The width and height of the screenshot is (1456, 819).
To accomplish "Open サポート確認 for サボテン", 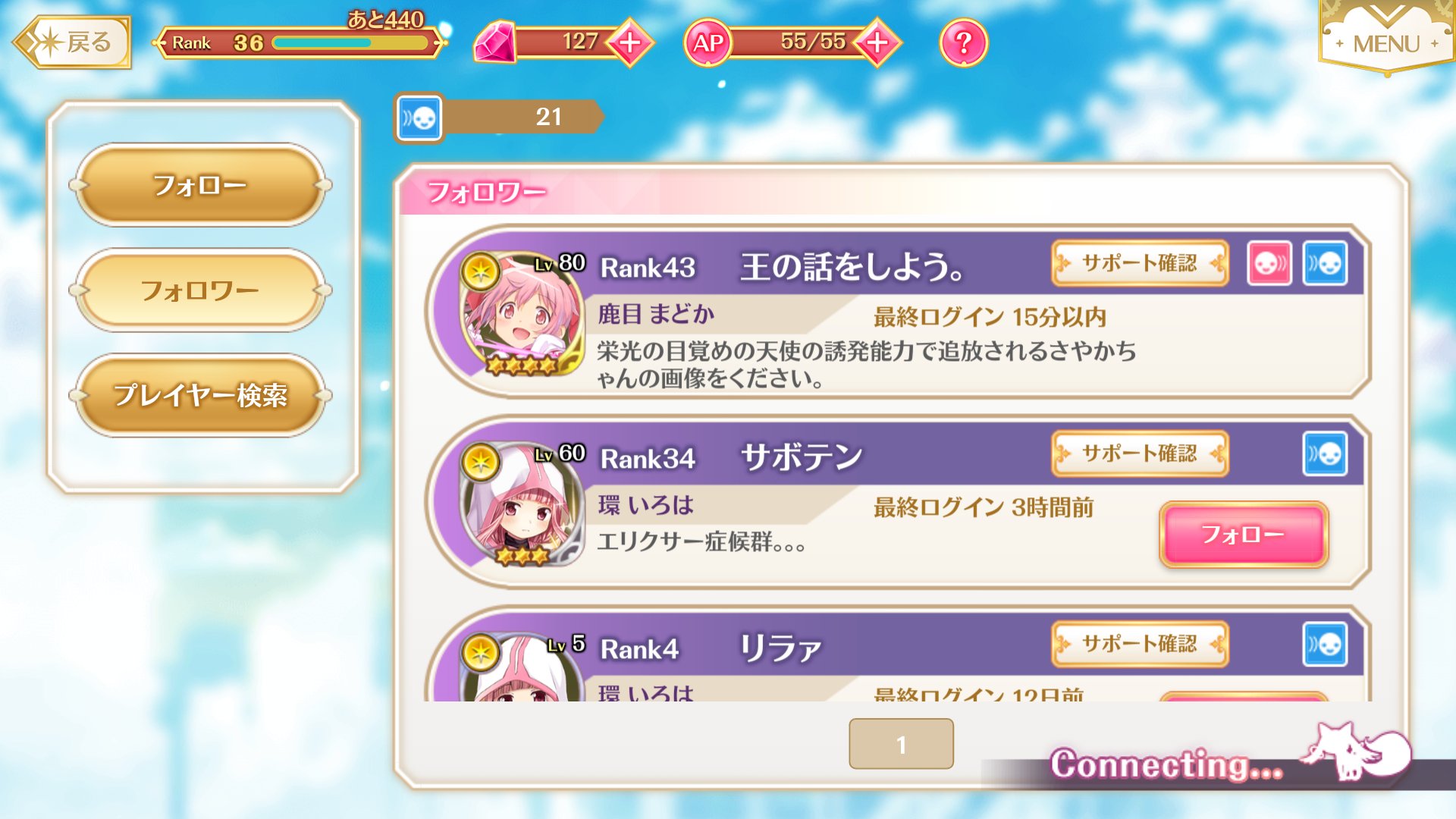I will pos(1140,453).
